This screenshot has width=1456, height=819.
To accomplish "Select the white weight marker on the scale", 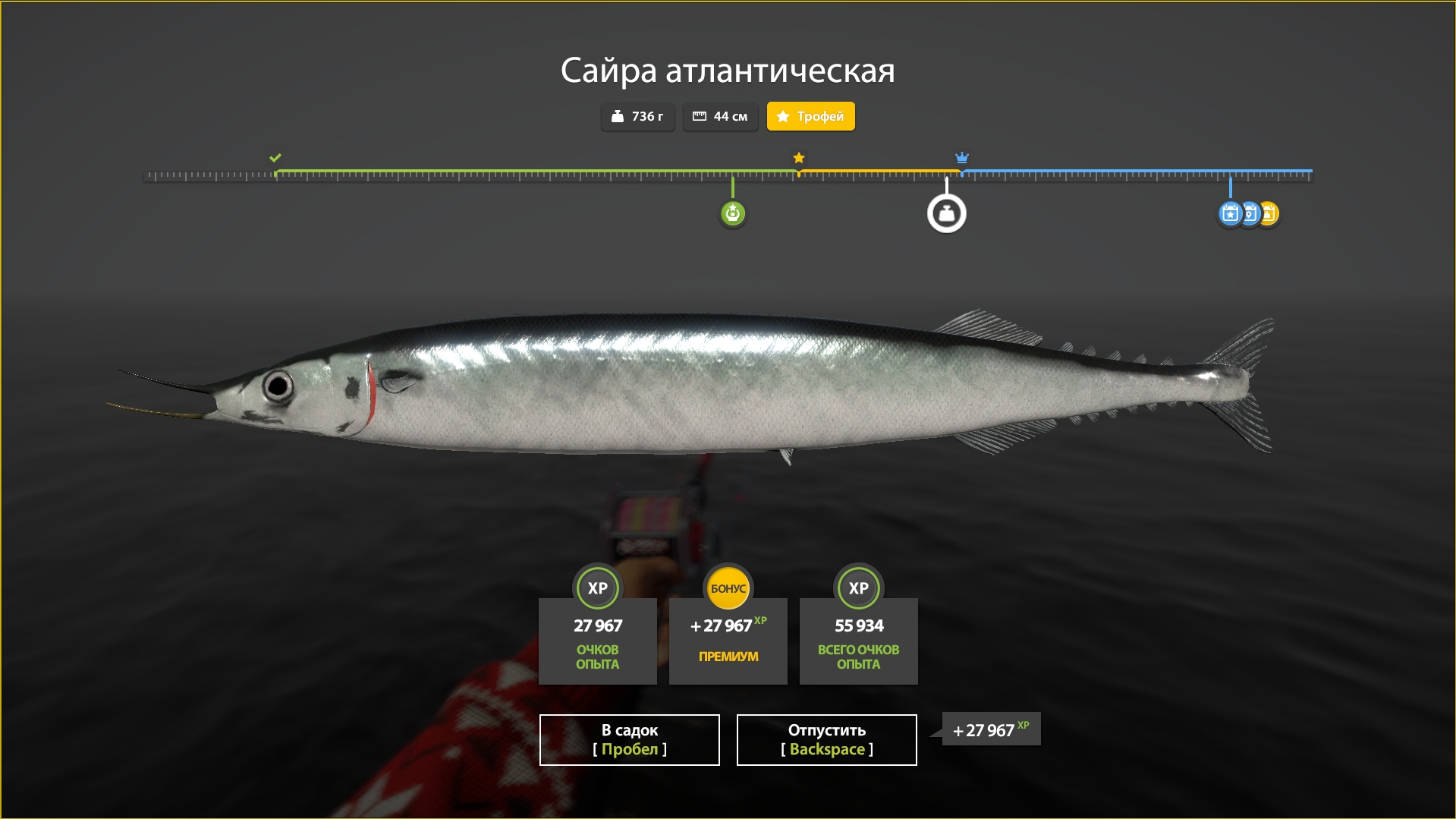I will coord(946,214).
